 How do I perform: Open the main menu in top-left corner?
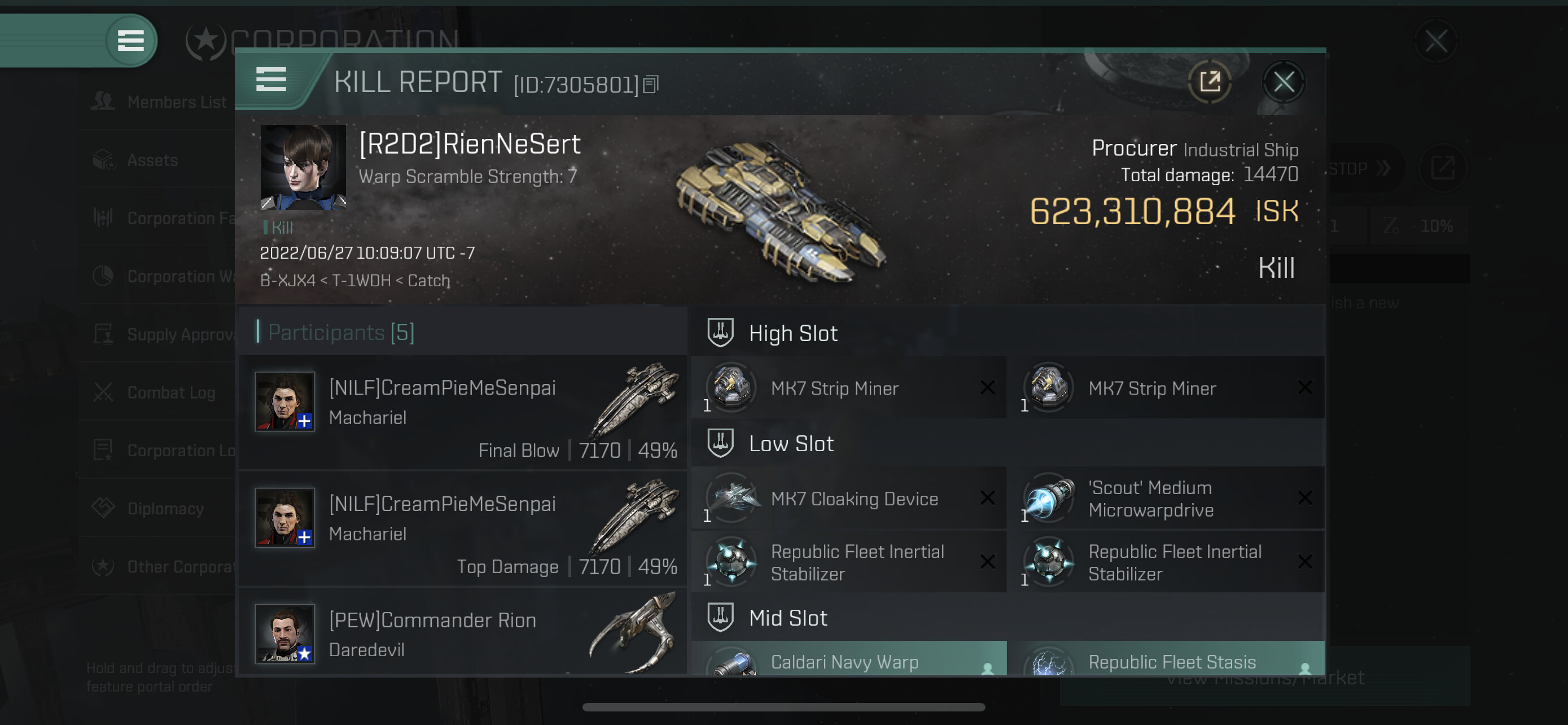click(130, 41)
